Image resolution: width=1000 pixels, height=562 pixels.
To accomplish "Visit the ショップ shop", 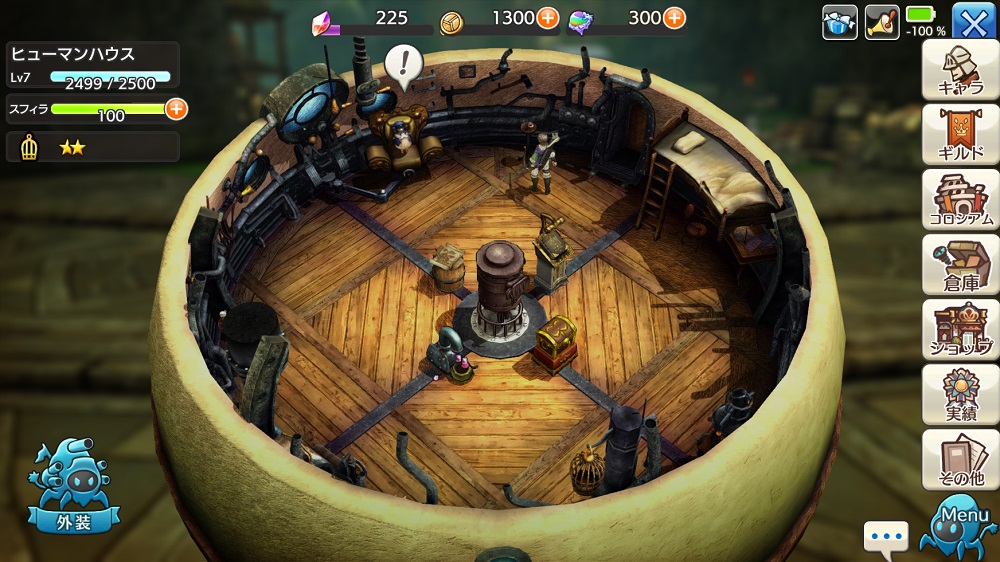I will [960, 329].
